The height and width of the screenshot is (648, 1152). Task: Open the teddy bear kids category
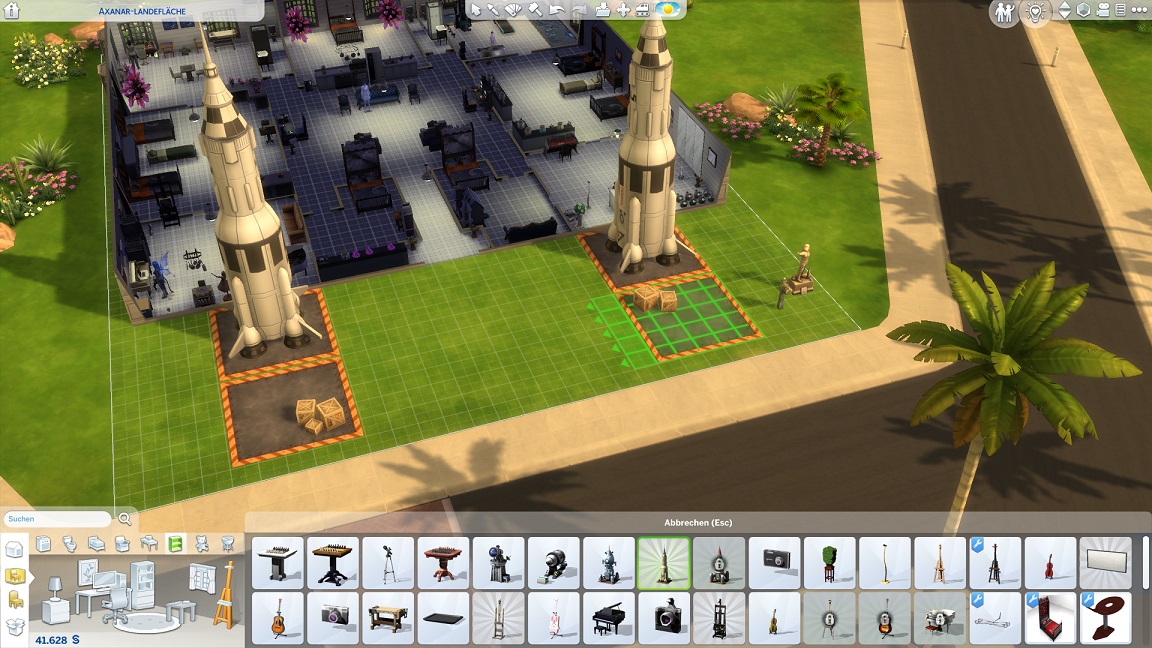[202, 544]
